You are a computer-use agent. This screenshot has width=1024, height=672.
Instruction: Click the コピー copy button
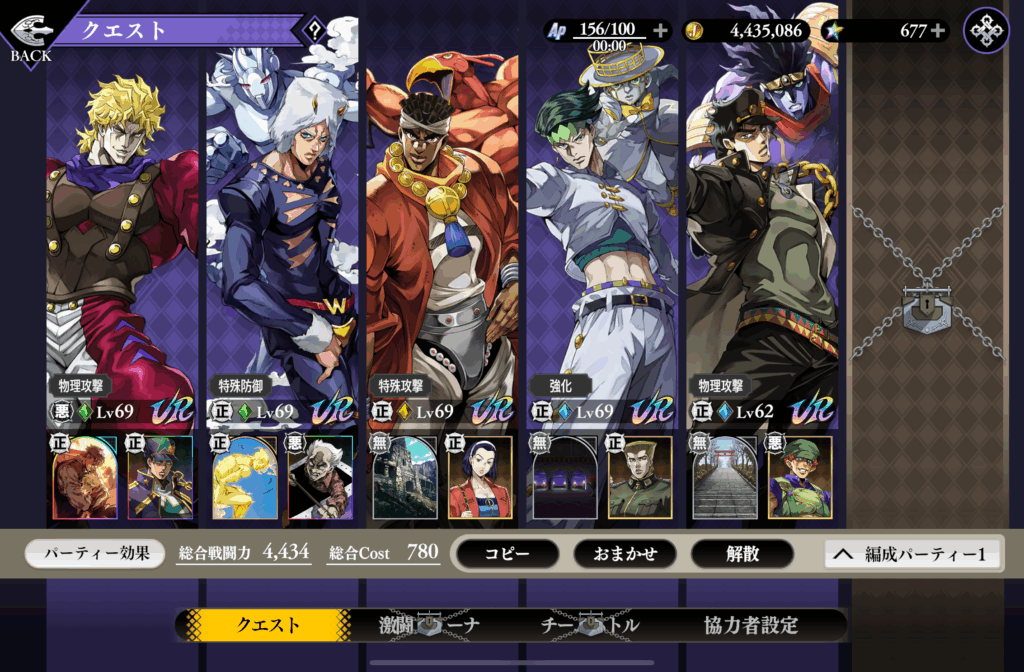pyautogui.click(x=506, y=554)
